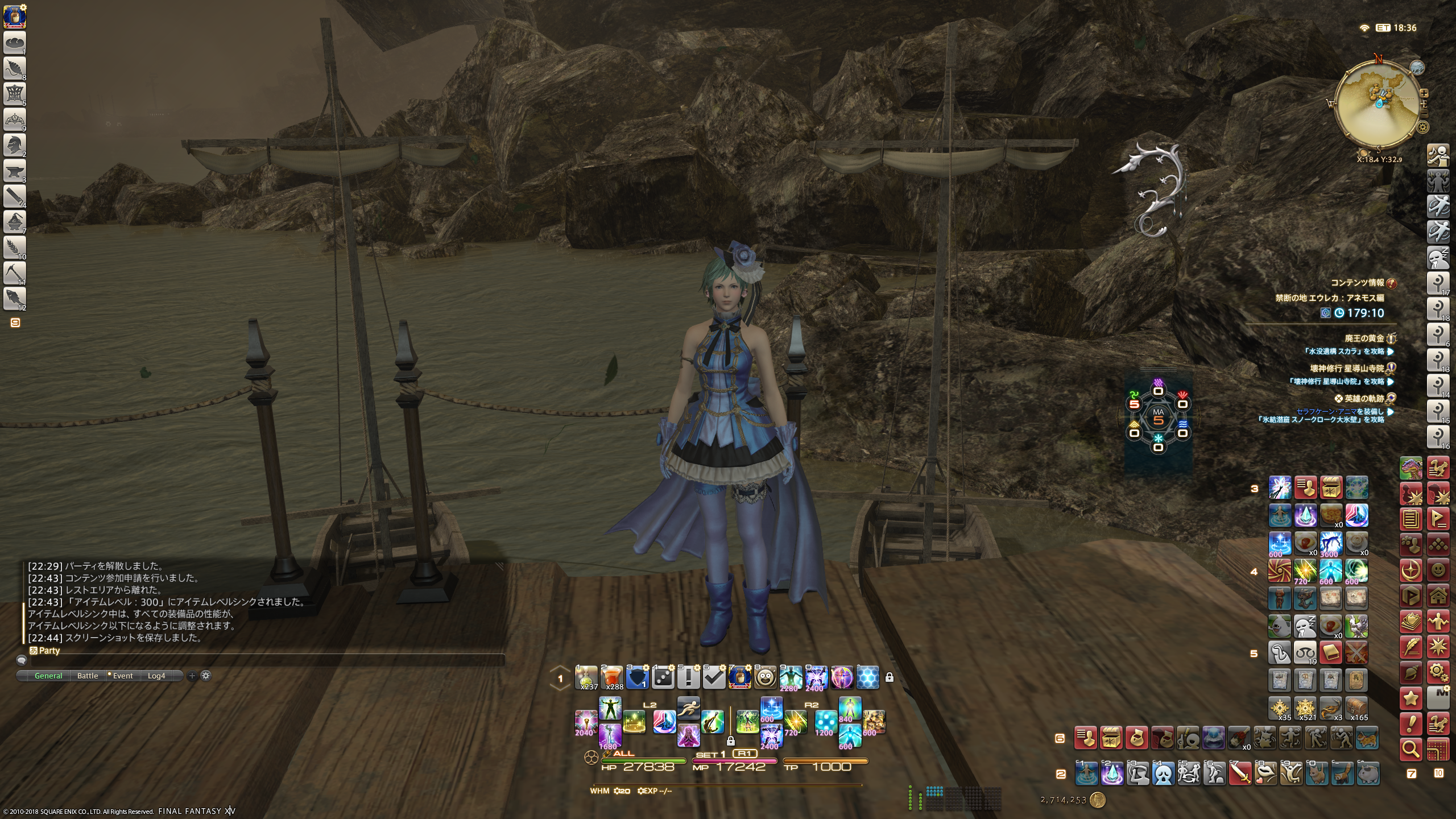Use the orange tea item with 288 left

[x=612, y=677]
